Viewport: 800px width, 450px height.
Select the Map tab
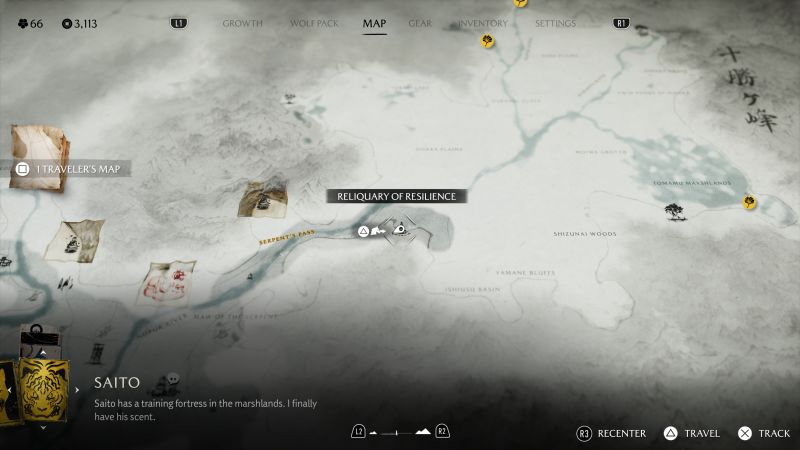(374, 23)
